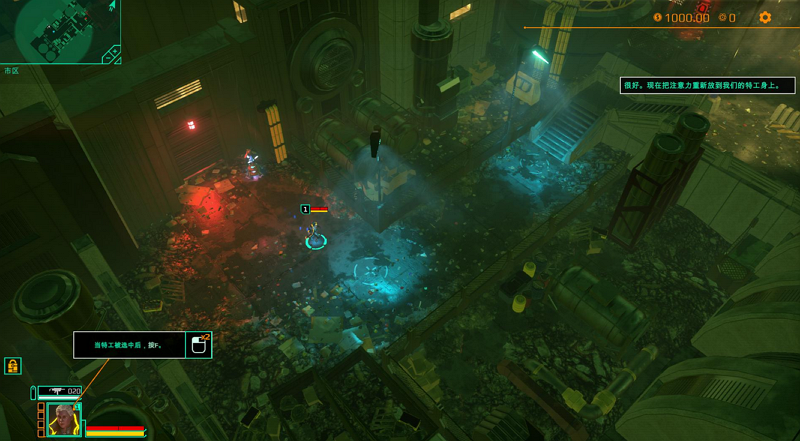Click the minimap in the corner
The height and width of the screenshot is (441, 800).
coord(60,31)
